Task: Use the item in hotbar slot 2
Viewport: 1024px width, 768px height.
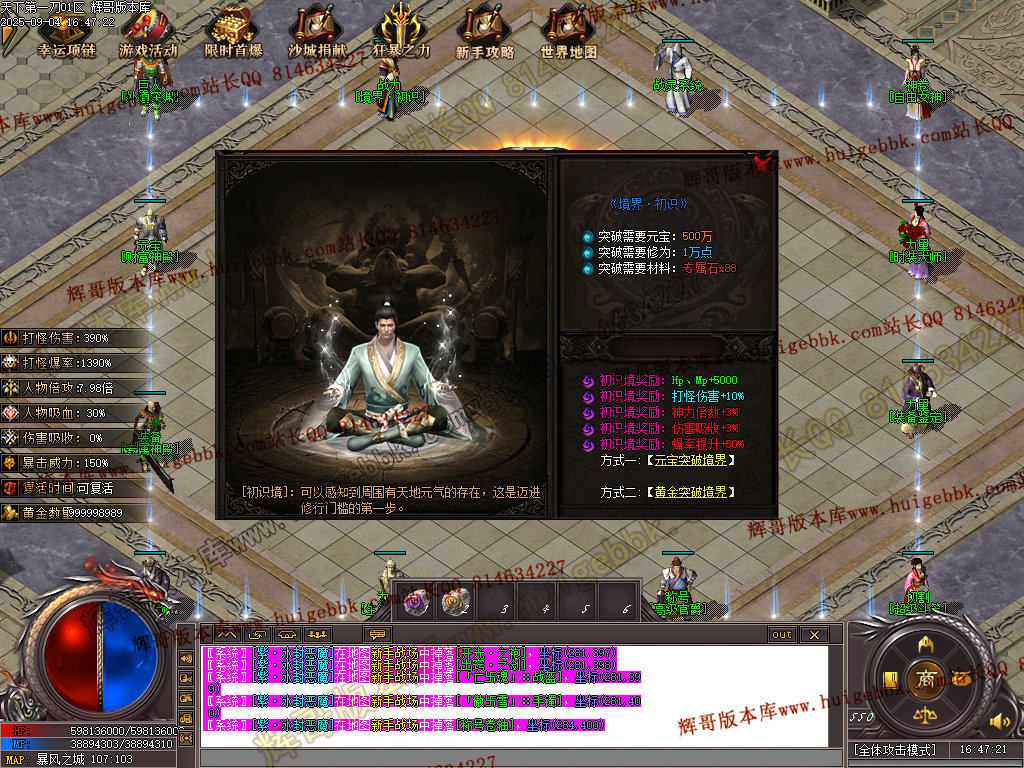Action: point(455,601)
